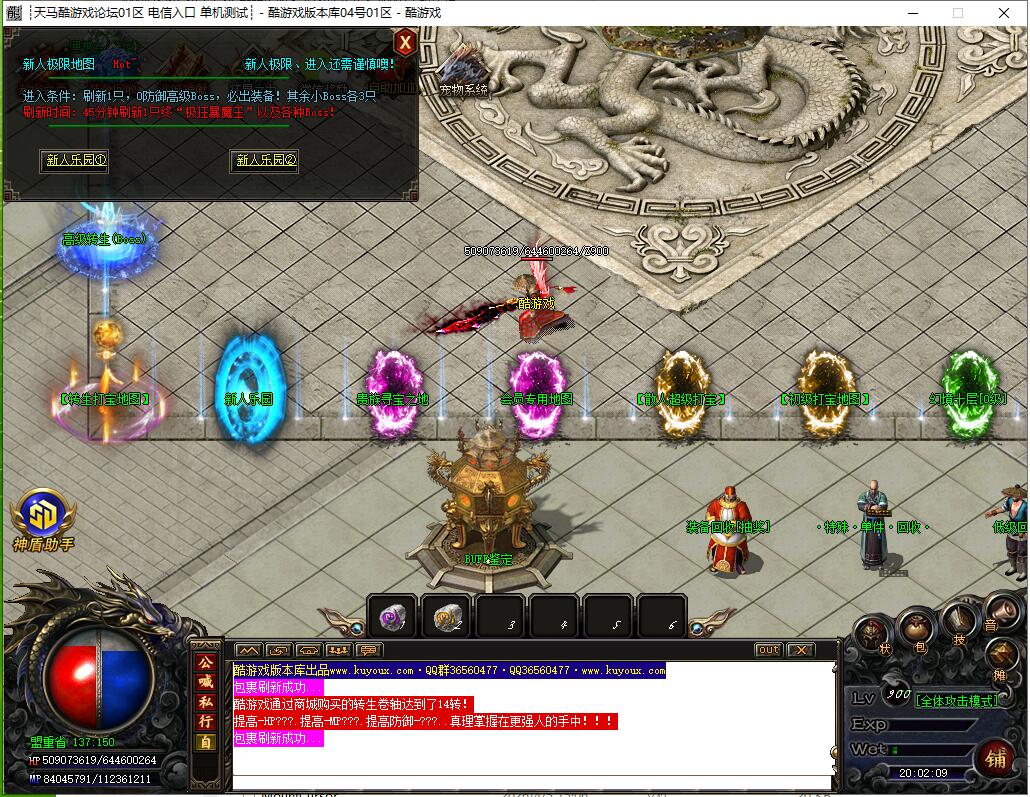Switch the 全体攻击模式 attack mode
This screenshot has height=797, width=1030.
point(957,700)
